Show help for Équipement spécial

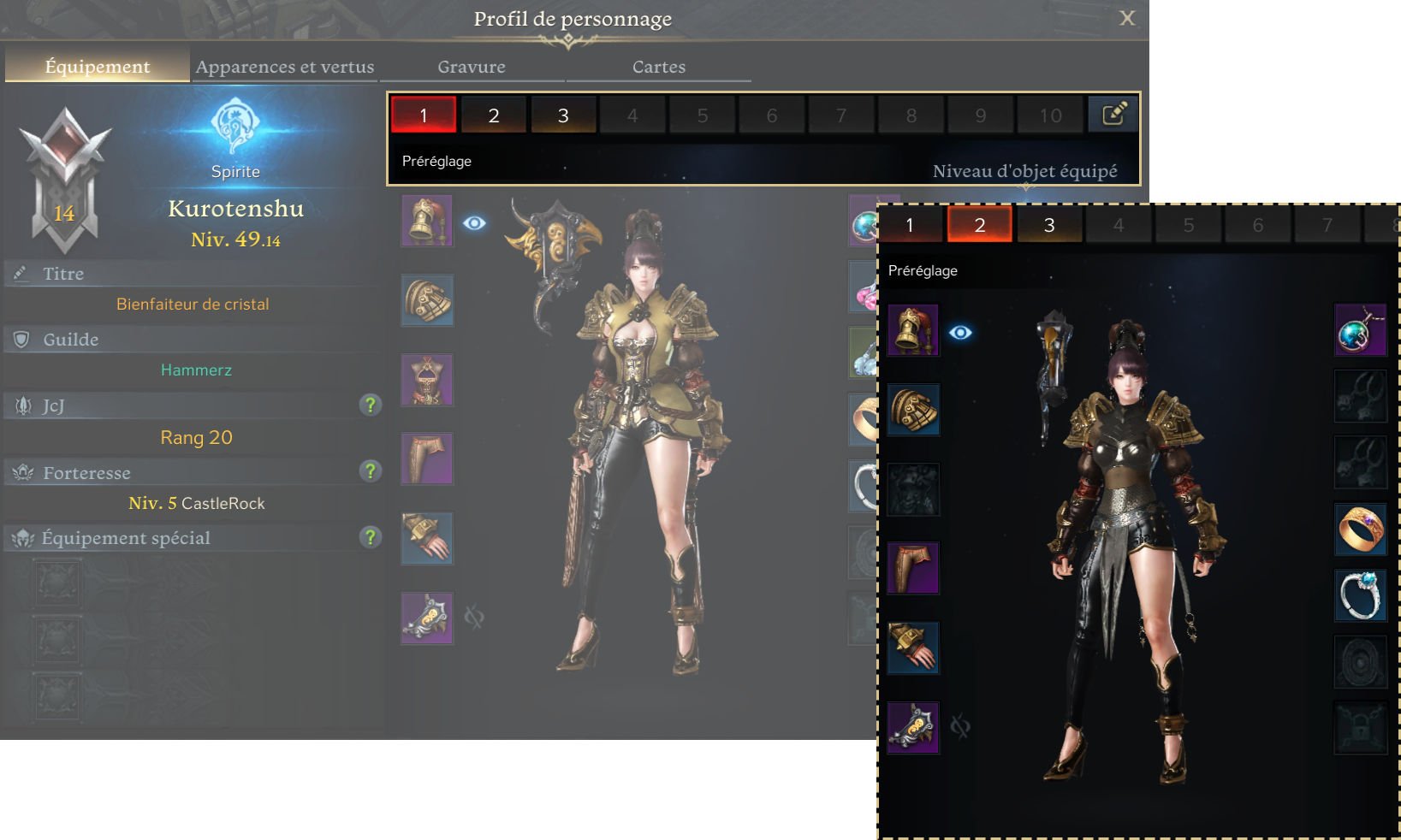(370, 536)
